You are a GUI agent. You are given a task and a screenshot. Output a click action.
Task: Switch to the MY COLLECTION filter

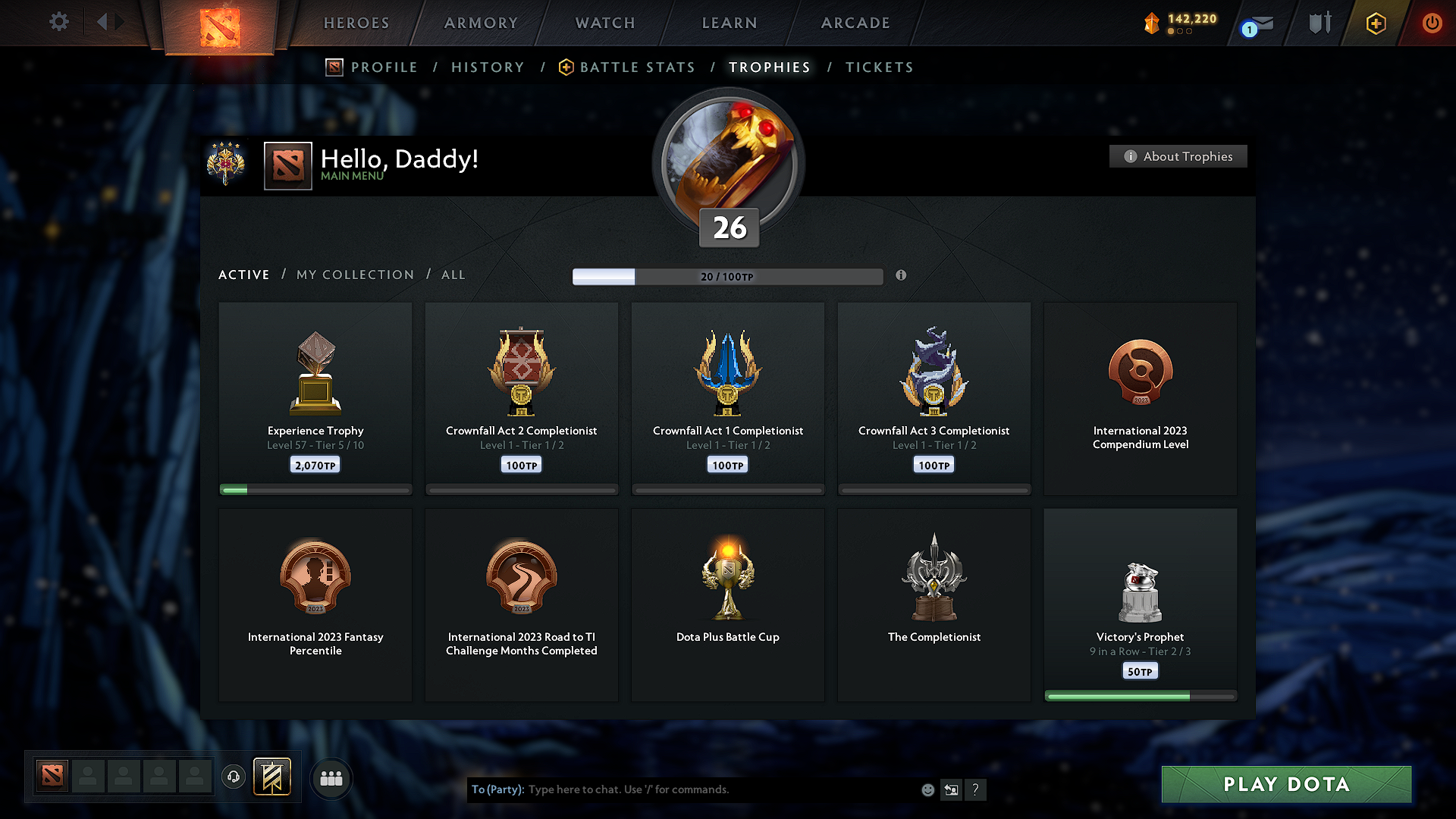354,275
